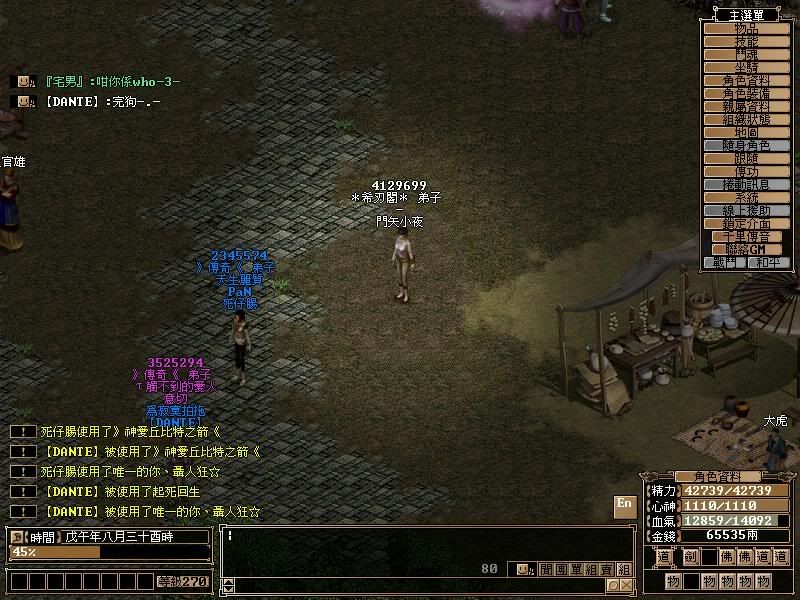Open the 物品 items menu entry
The height and width of the screenshot is (600, 800).
click(x=746, y=28)
